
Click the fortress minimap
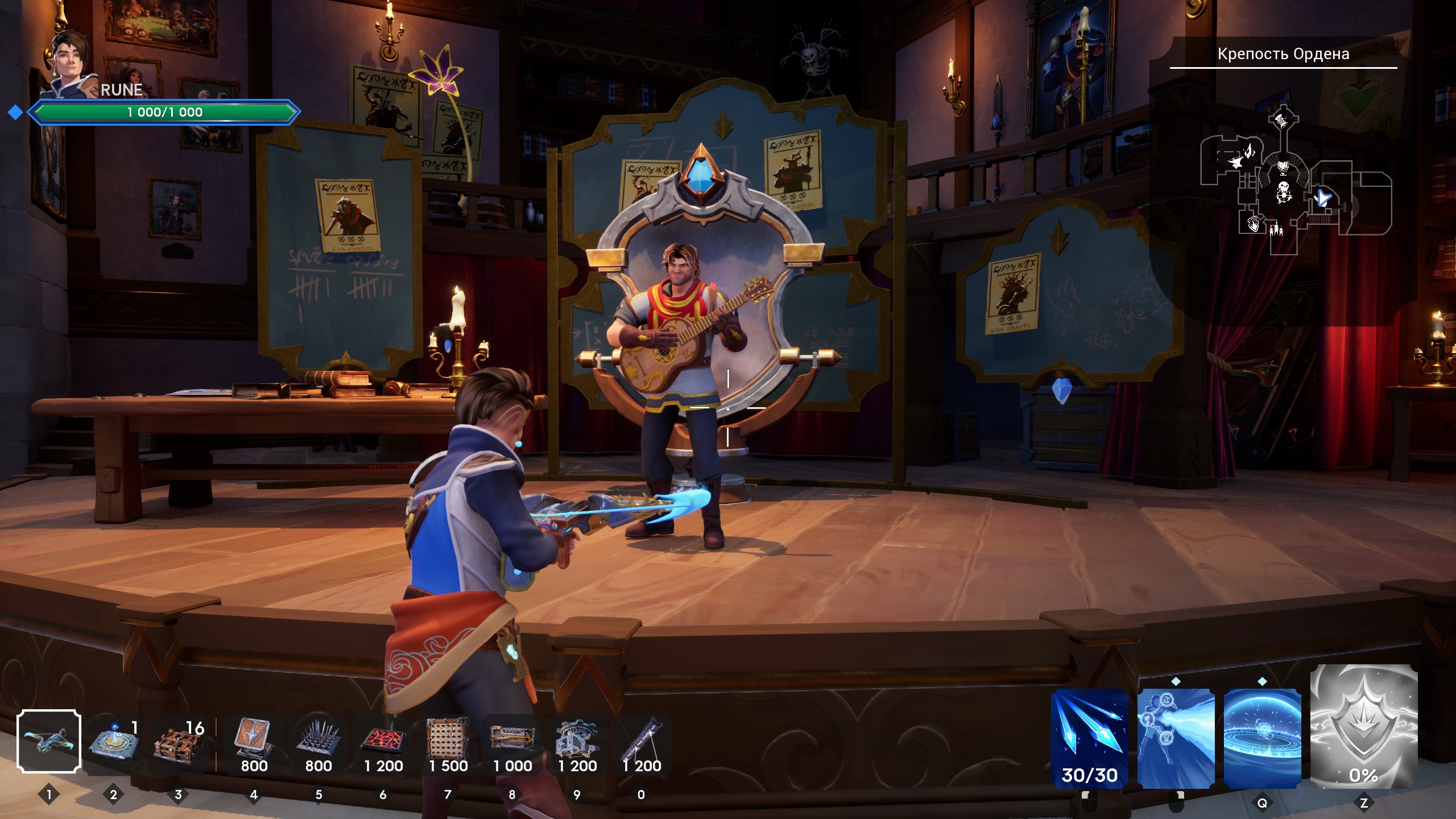tap(1296, 182)
